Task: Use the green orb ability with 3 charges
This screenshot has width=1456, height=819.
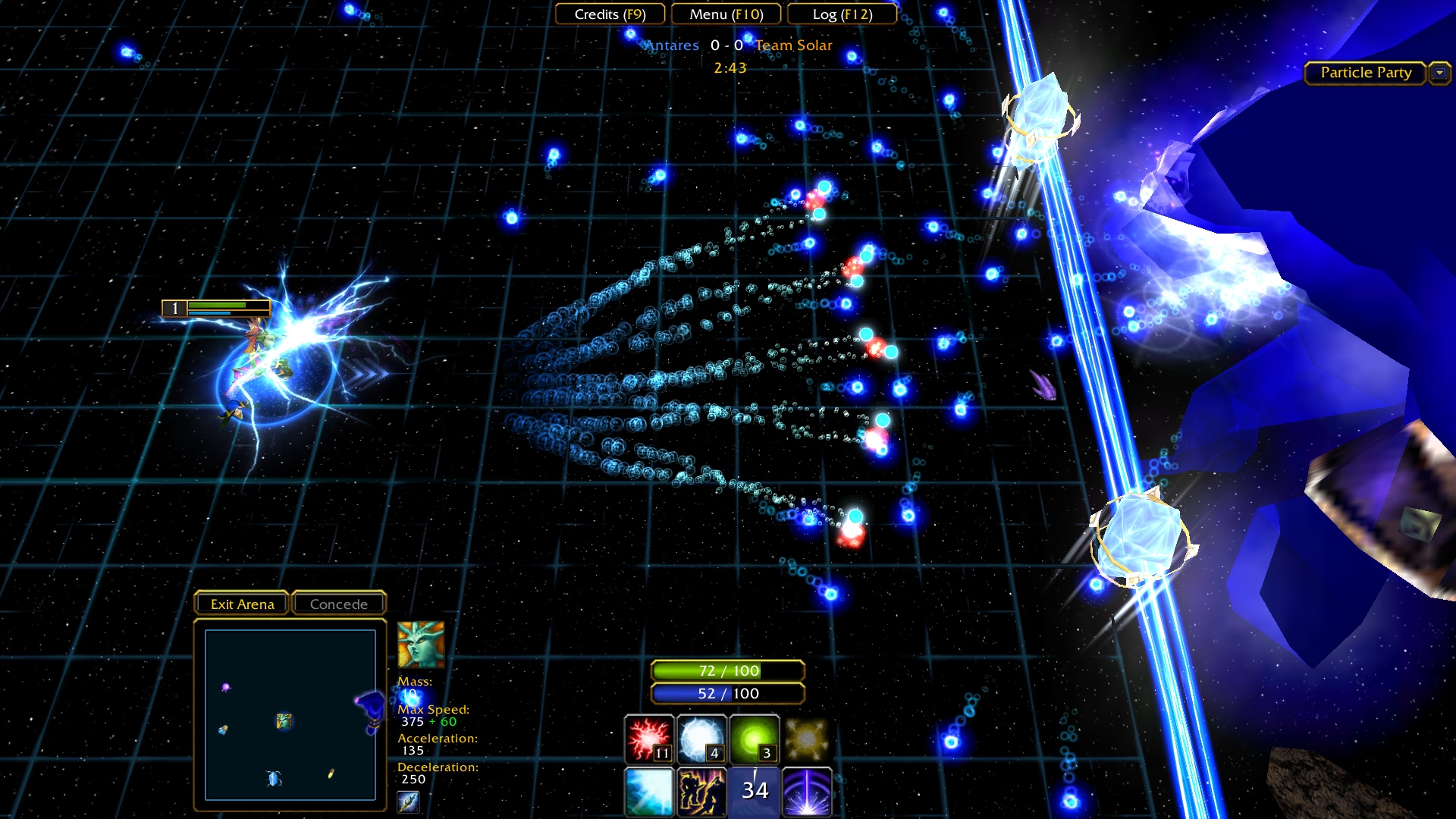Action: point(754,739)
